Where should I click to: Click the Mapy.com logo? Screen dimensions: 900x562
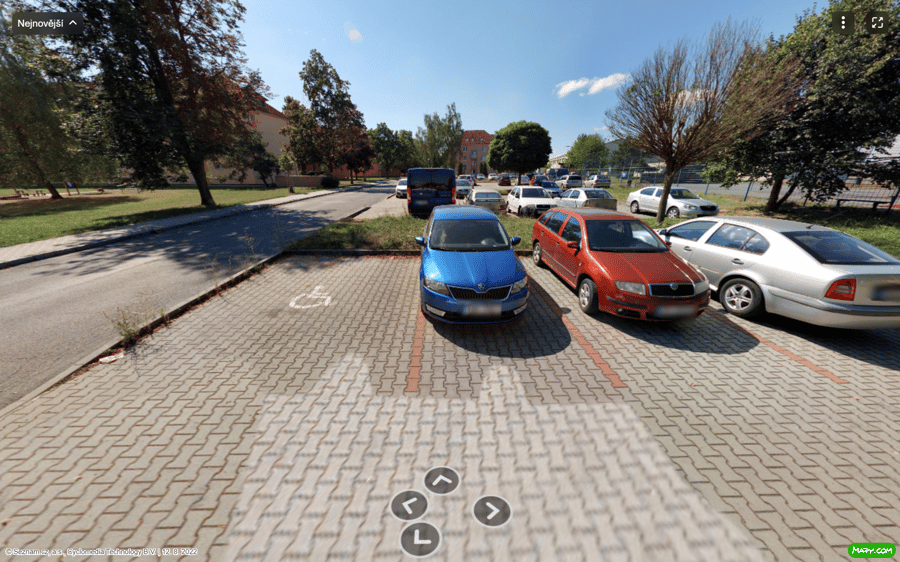(871, 550)
